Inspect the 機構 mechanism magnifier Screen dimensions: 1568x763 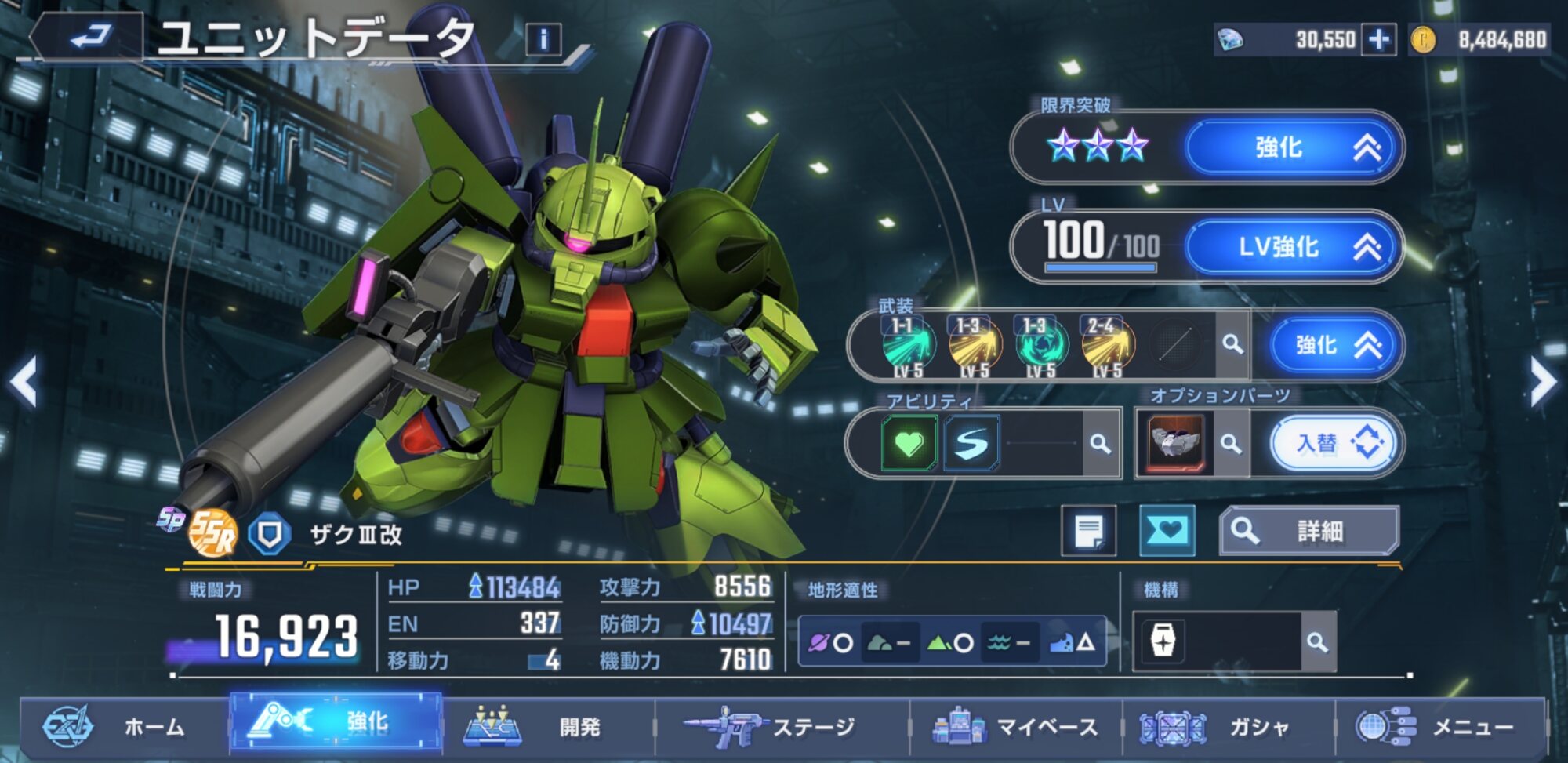[1317, 643]
